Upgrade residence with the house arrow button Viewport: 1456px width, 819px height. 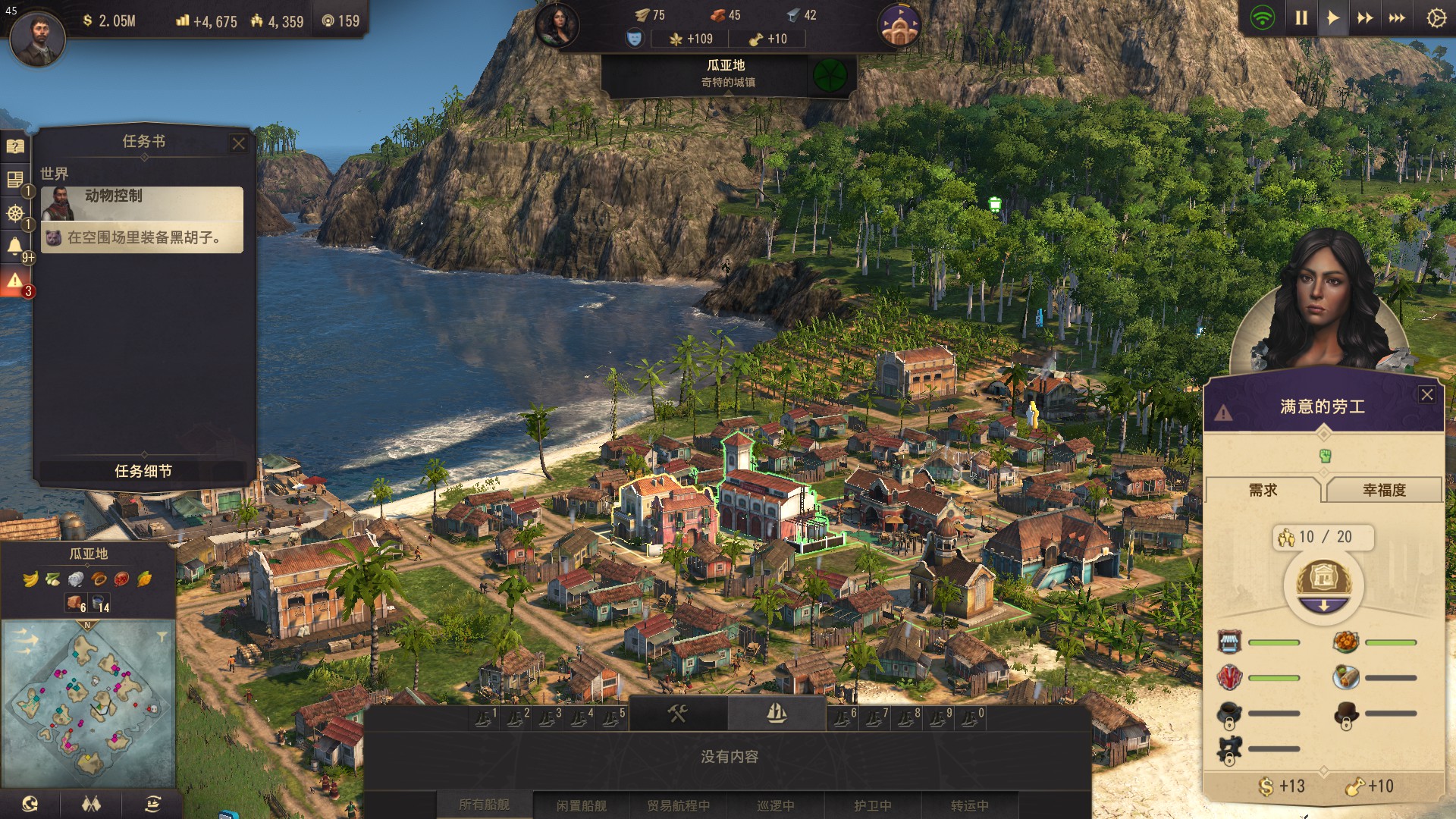coord(1323,587)
